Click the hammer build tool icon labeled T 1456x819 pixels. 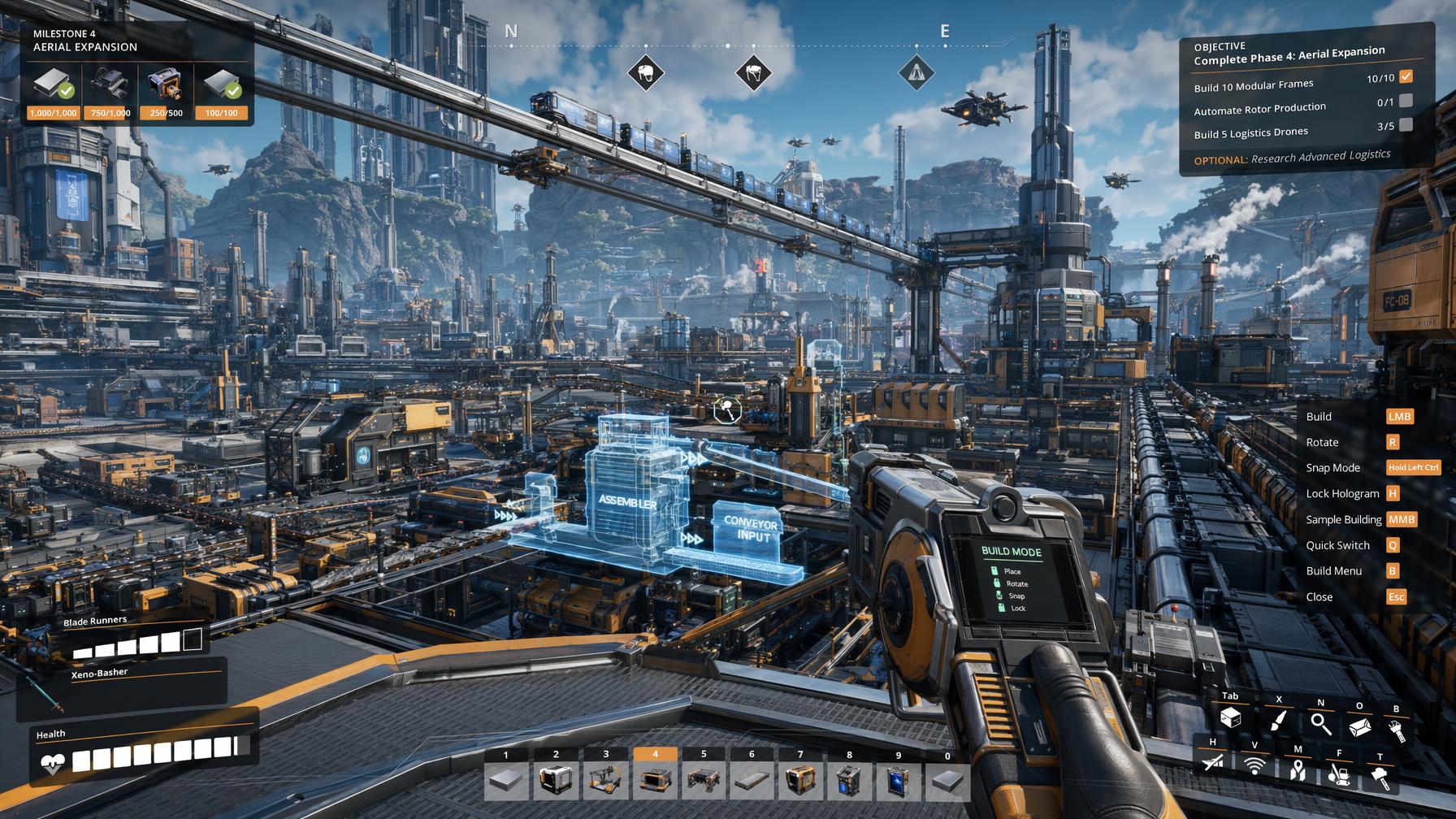(x=1380, y=777)
